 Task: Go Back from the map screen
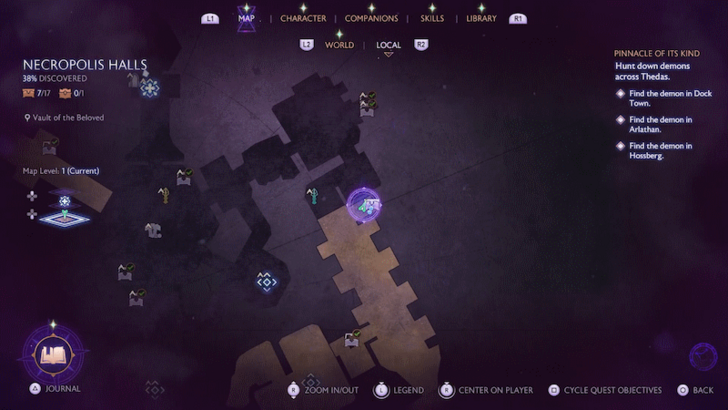click(703, 390)
